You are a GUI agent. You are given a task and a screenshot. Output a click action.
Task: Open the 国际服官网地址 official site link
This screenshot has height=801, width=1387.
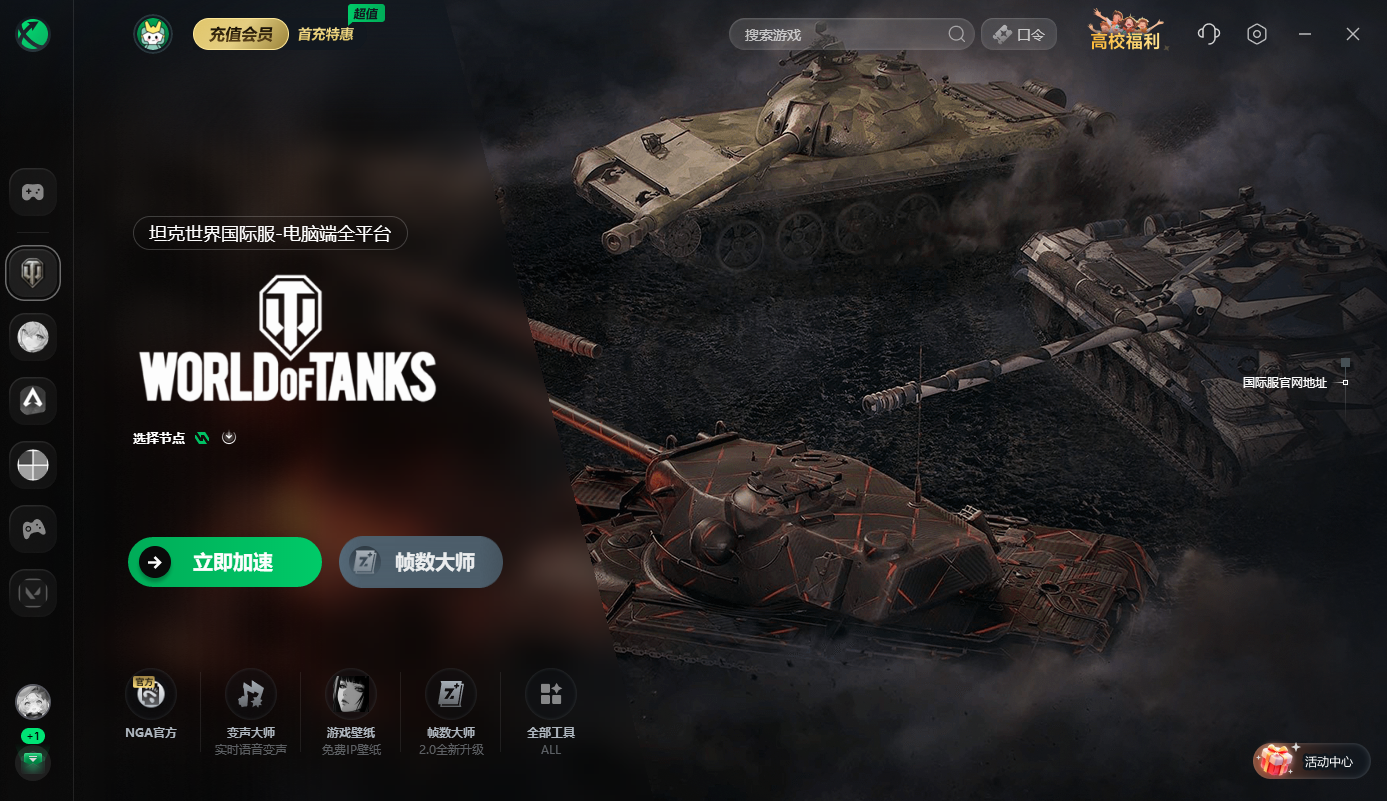(x=1285, y=383)
